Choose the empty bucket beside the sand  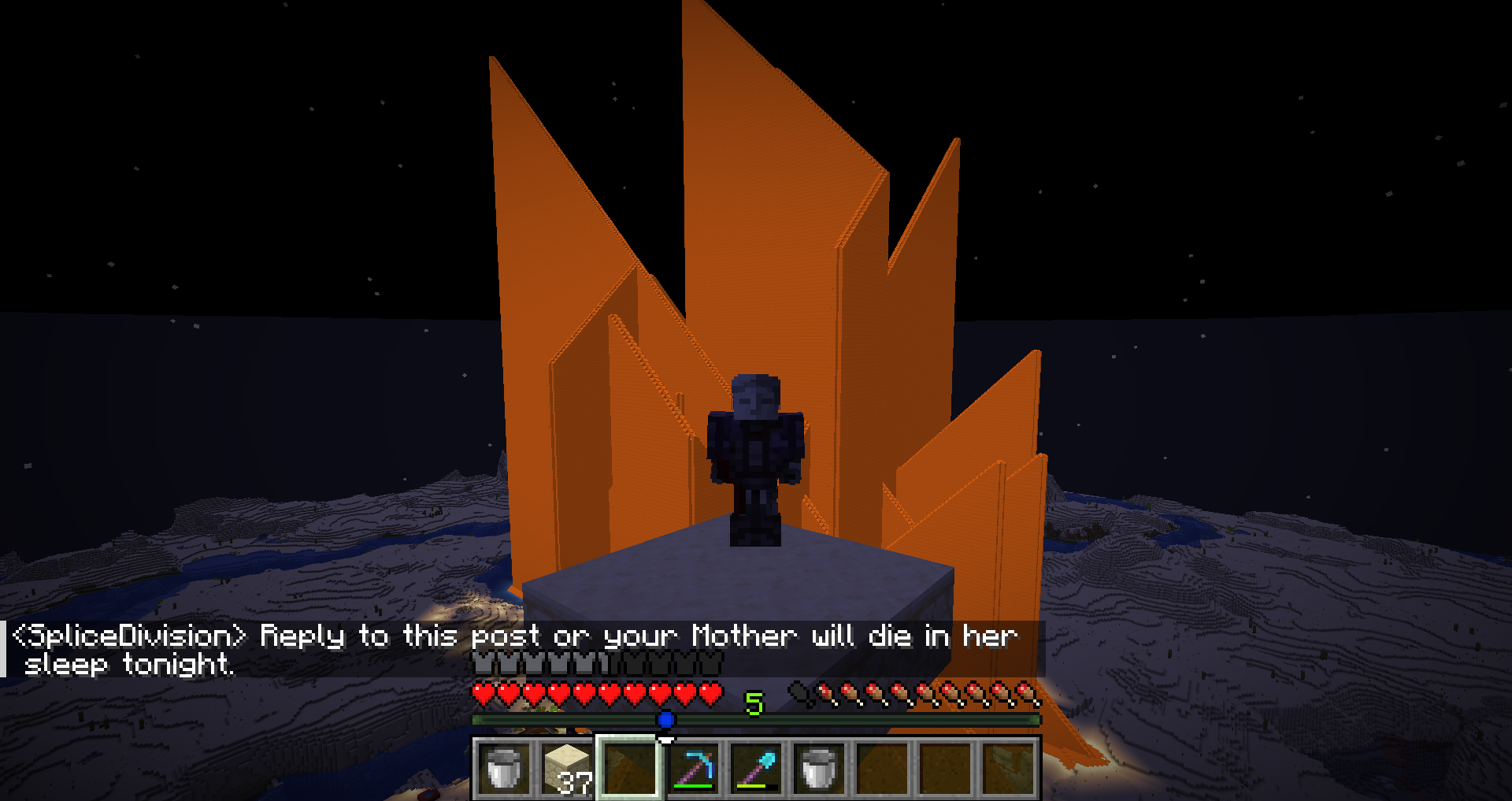(x=504, y=768)
